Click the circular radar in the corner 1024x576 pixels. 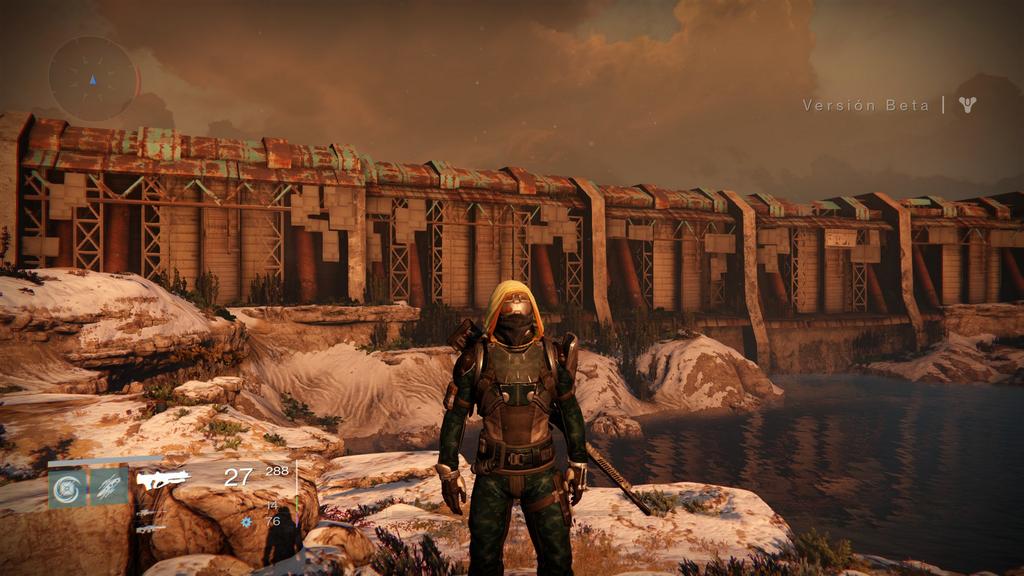click(x=93, y=79)
